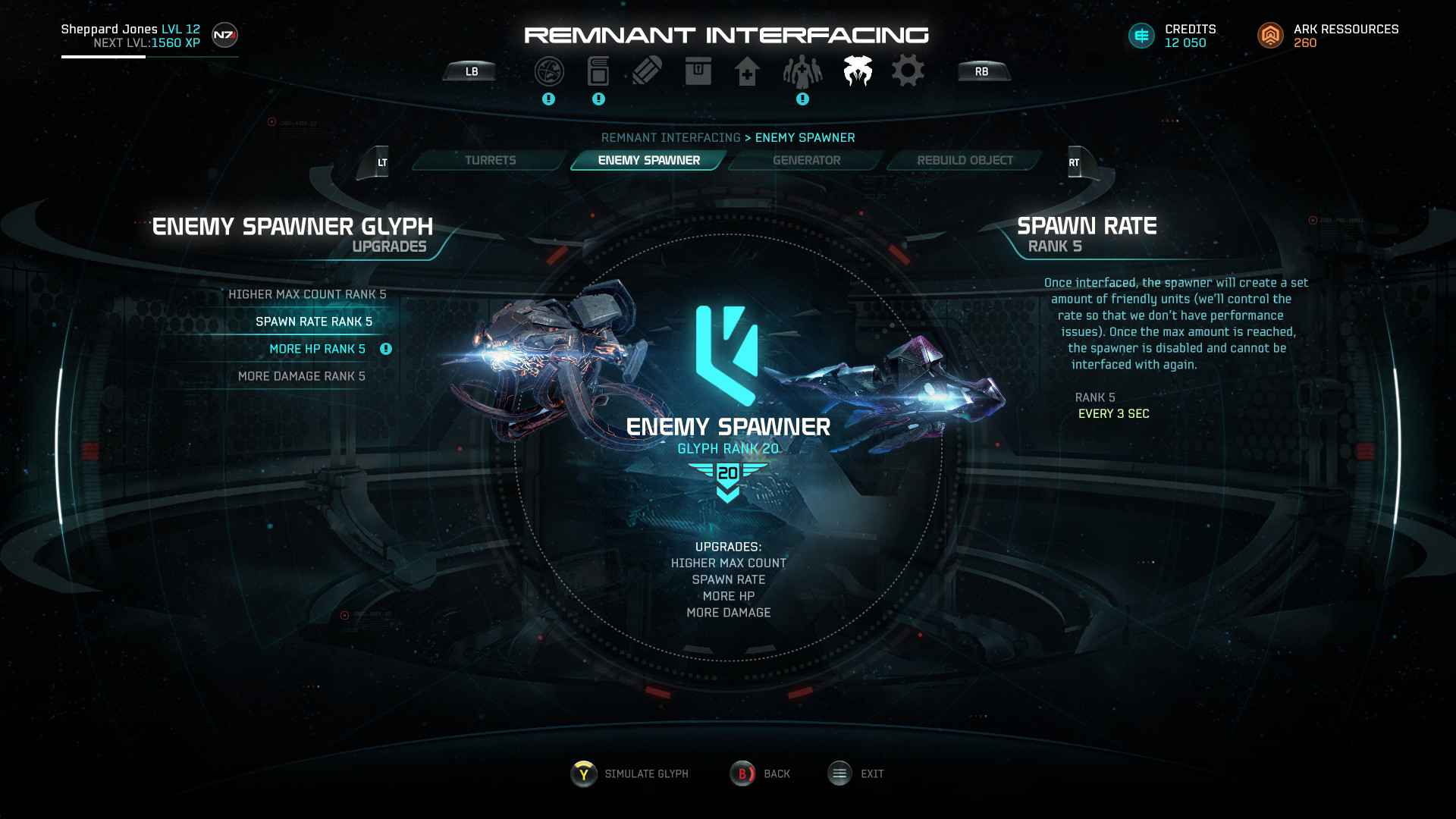Viewport: 1456px width, 819px height.
Task: Open the Rebuild Object tab
Action: [965, 161]
